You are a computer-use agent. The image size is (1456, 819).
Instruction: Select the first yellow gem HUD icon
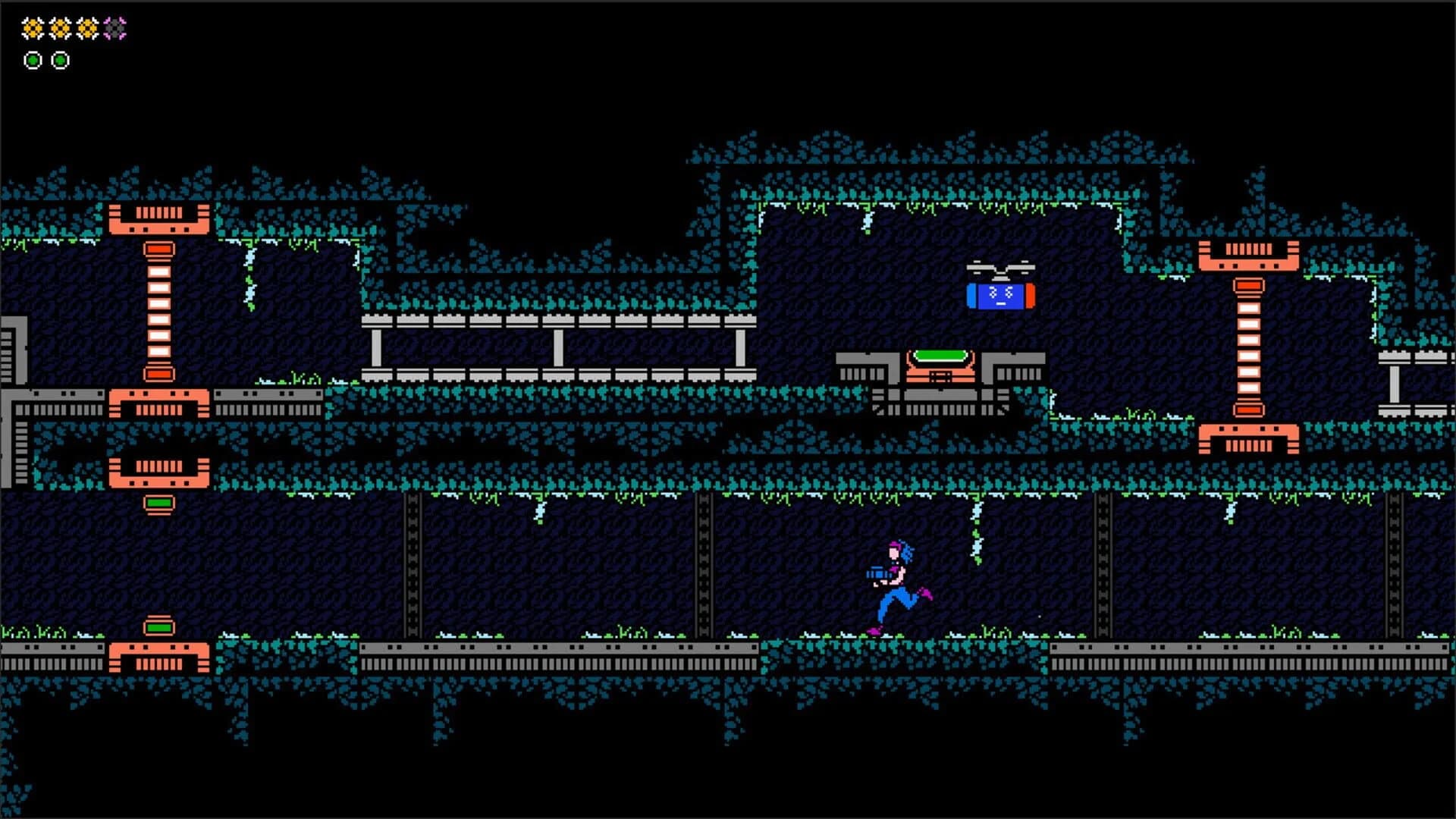(x=32, y=27)
